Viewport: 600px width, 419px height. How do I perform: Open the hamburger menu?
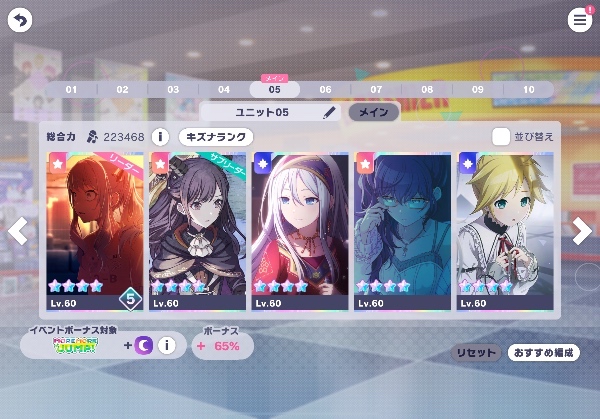coord(580,20)
